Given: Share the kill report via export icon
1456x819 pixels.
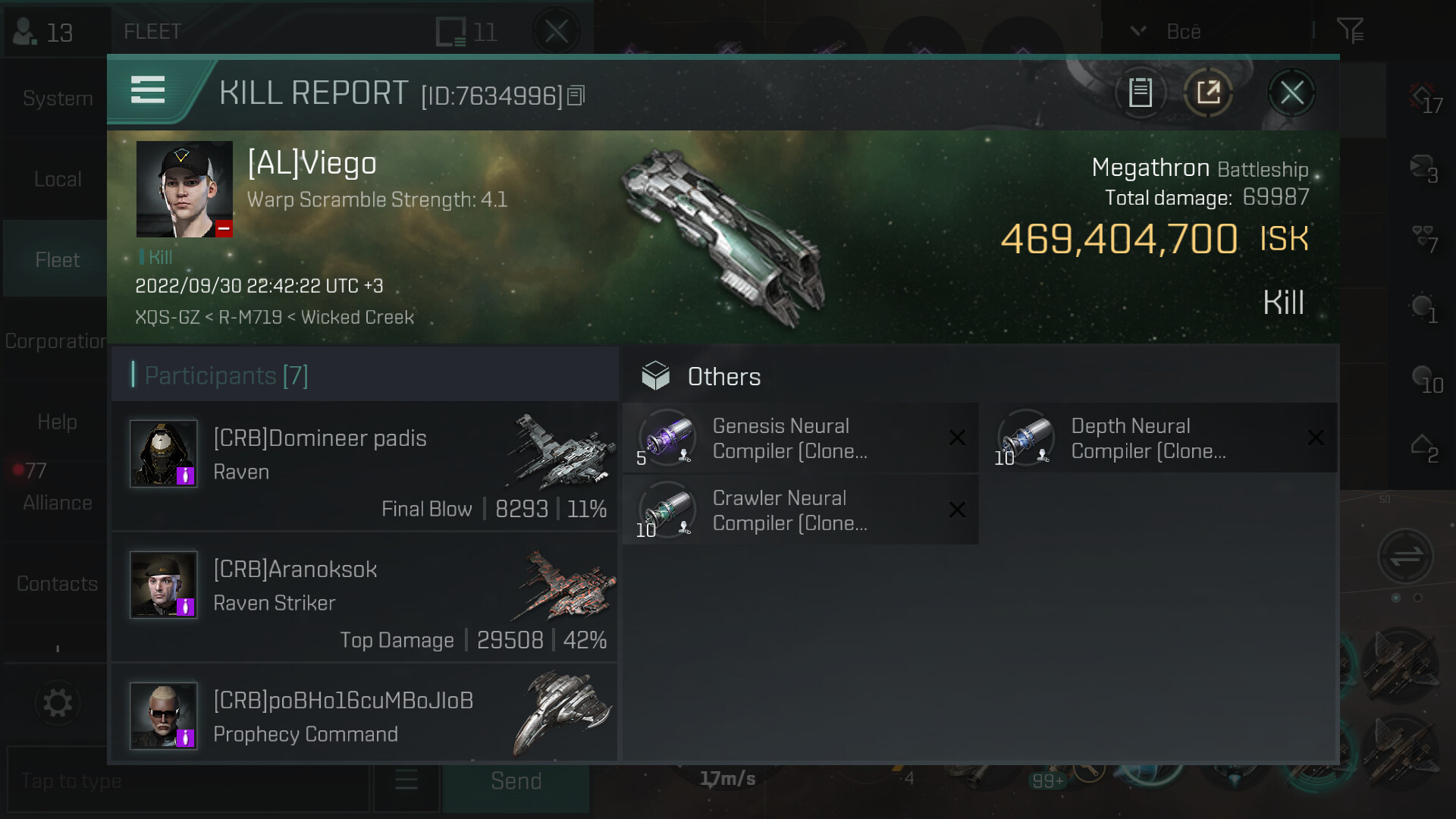Looking at the screenshot, I should point(1208,93).
